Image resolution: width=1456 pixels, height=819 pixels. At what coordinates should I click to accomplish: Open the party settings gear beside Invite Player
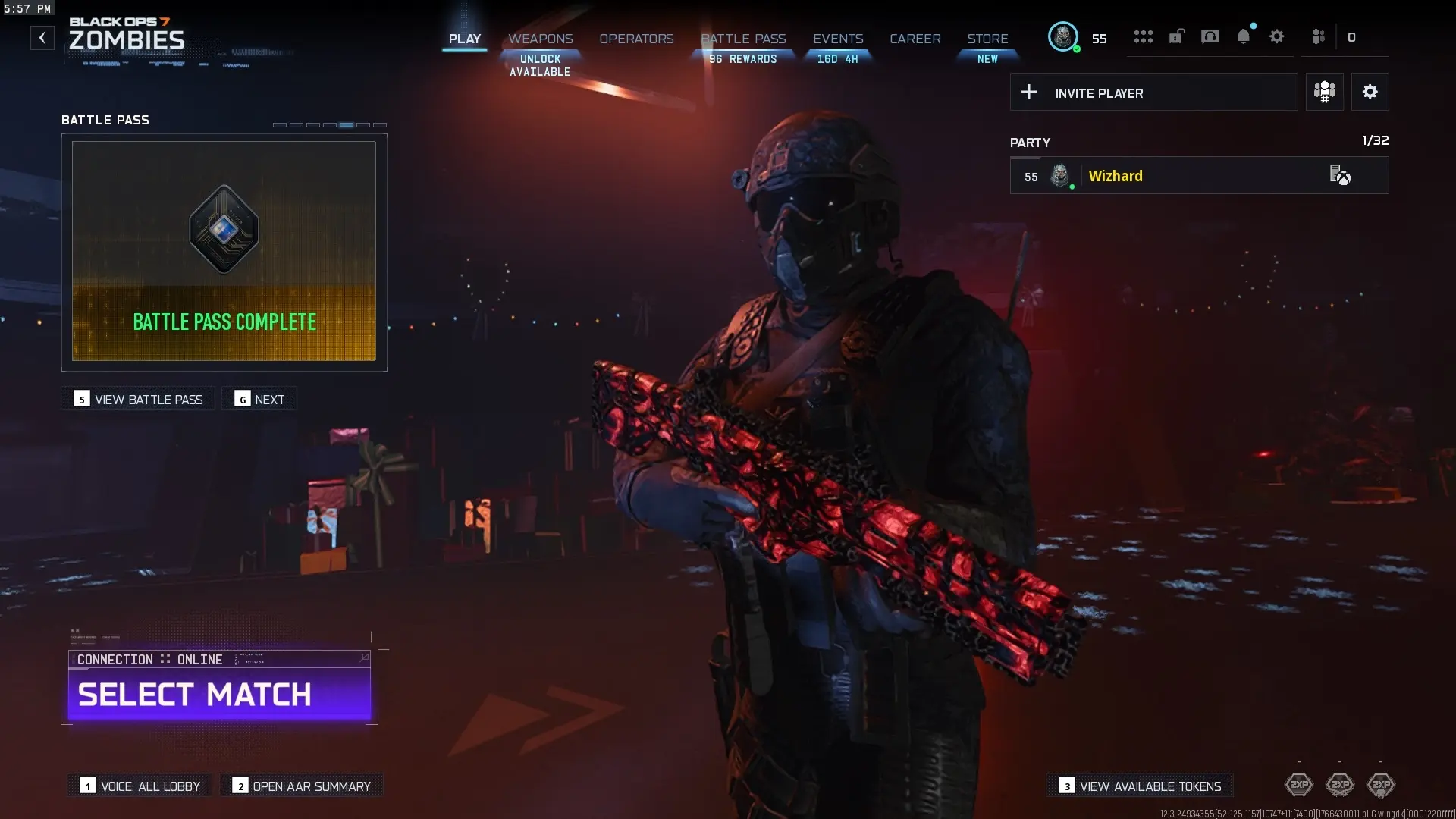click(1370, 92)
